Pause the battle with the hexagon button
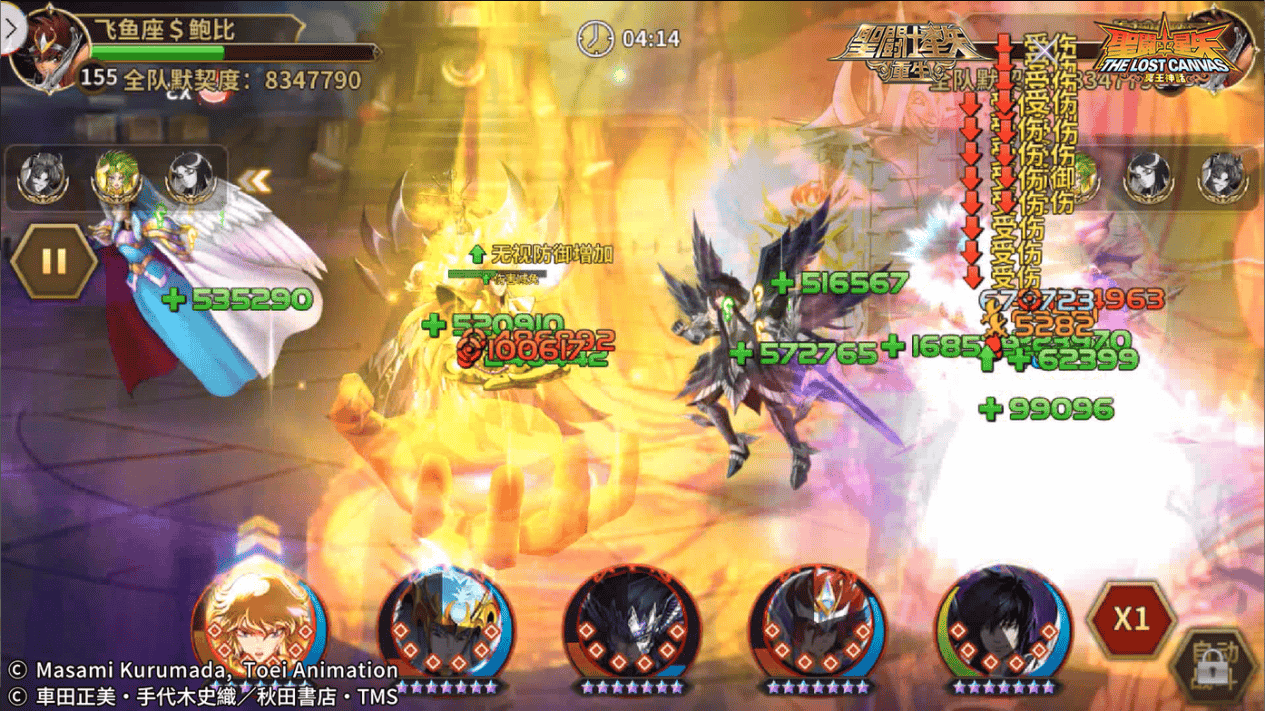1265x711 pixels. point(54,262)
